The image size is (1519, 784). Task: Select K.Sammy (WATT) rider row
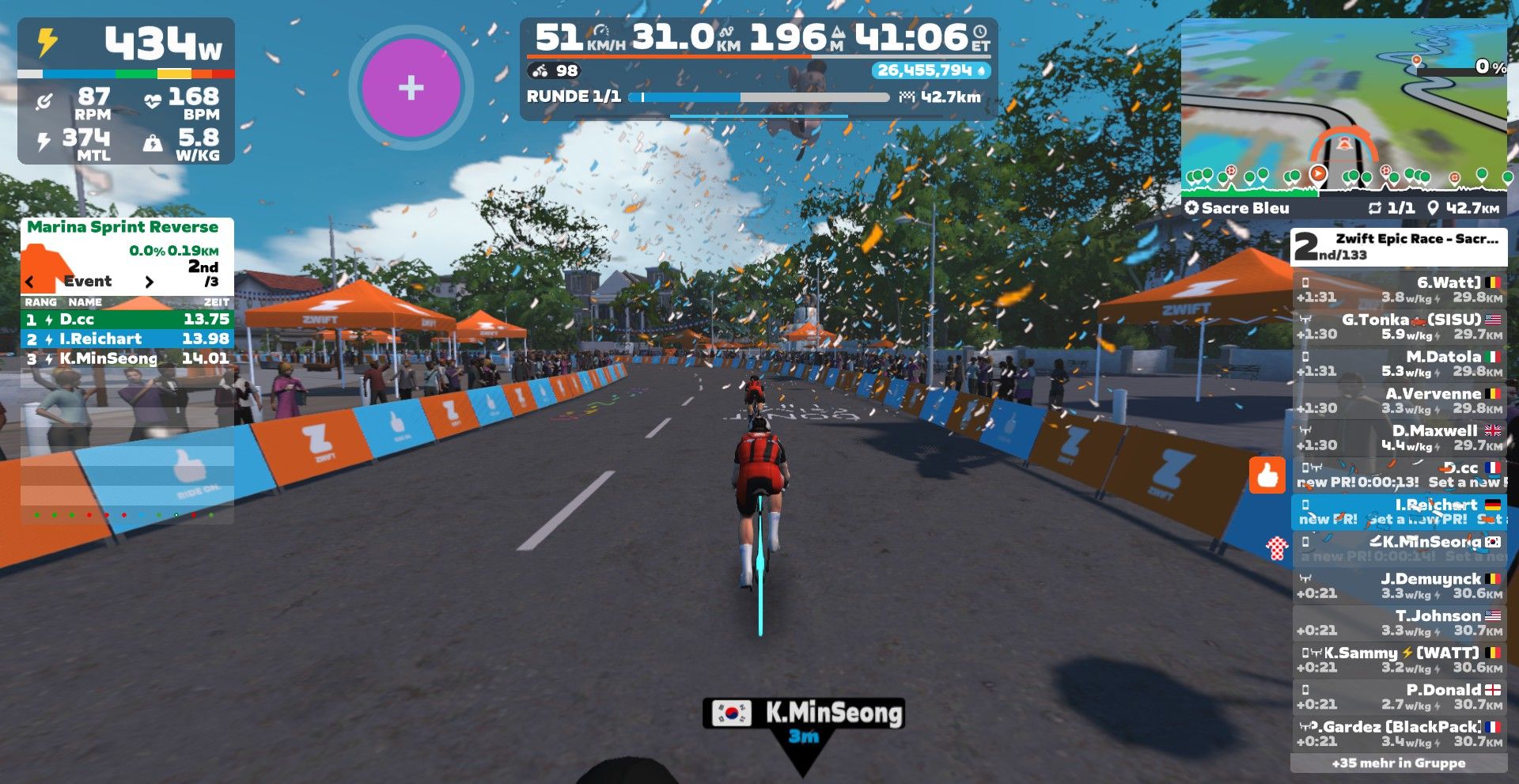(1399, 660)
